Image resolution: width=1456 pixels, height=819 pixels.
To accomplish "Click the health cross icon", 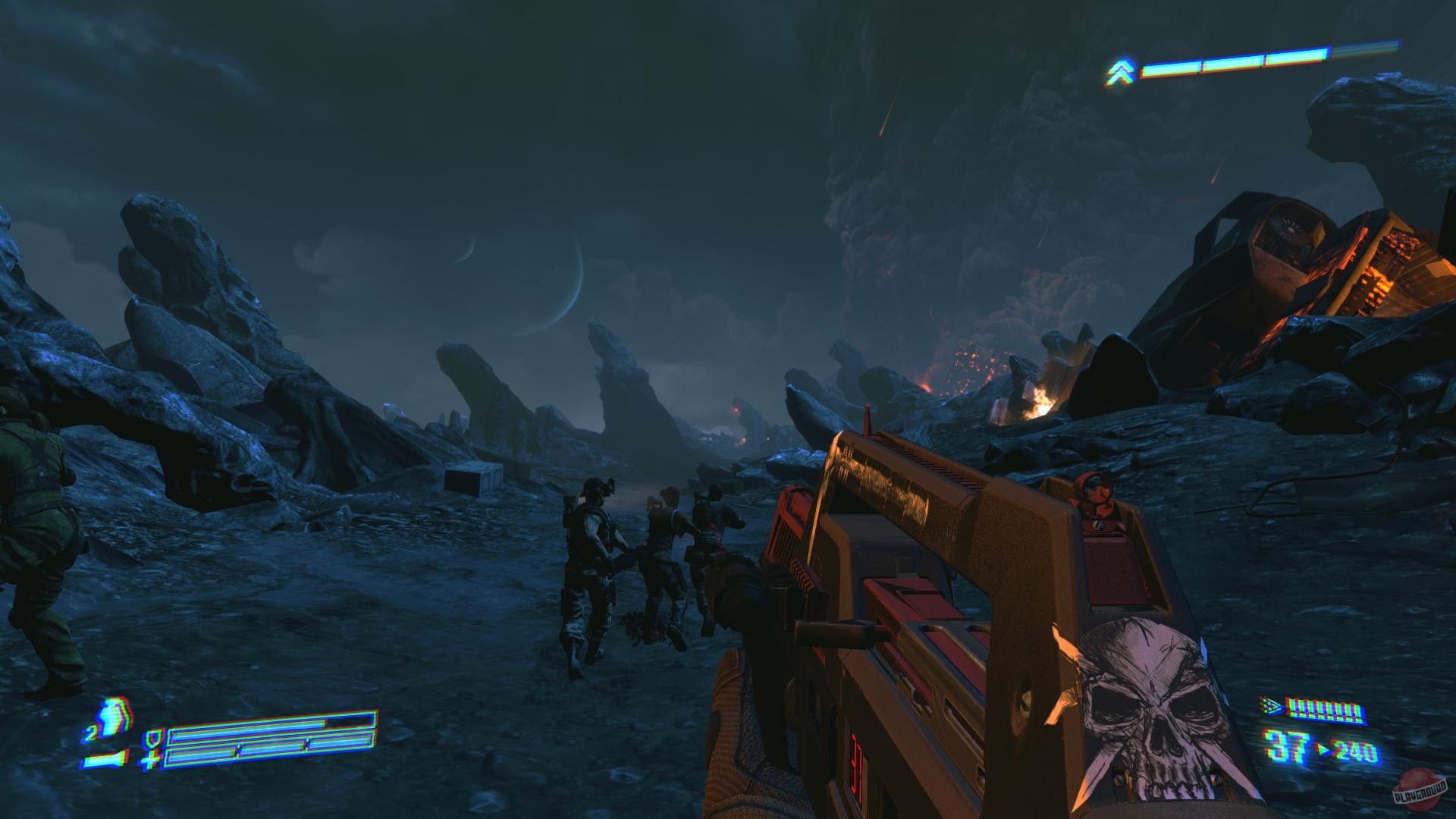I will coord(152,759).
